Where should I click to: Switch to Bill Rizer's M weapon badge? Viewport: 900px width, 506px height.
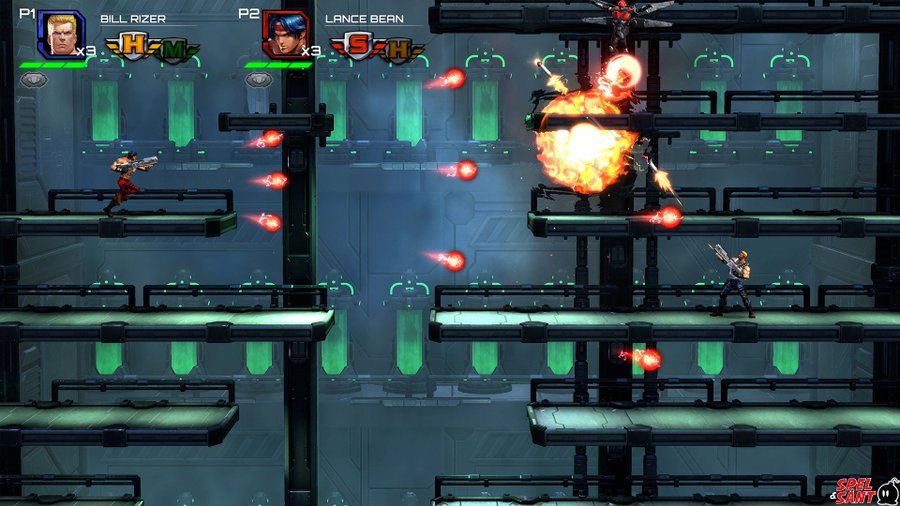[x=172, y=48]
